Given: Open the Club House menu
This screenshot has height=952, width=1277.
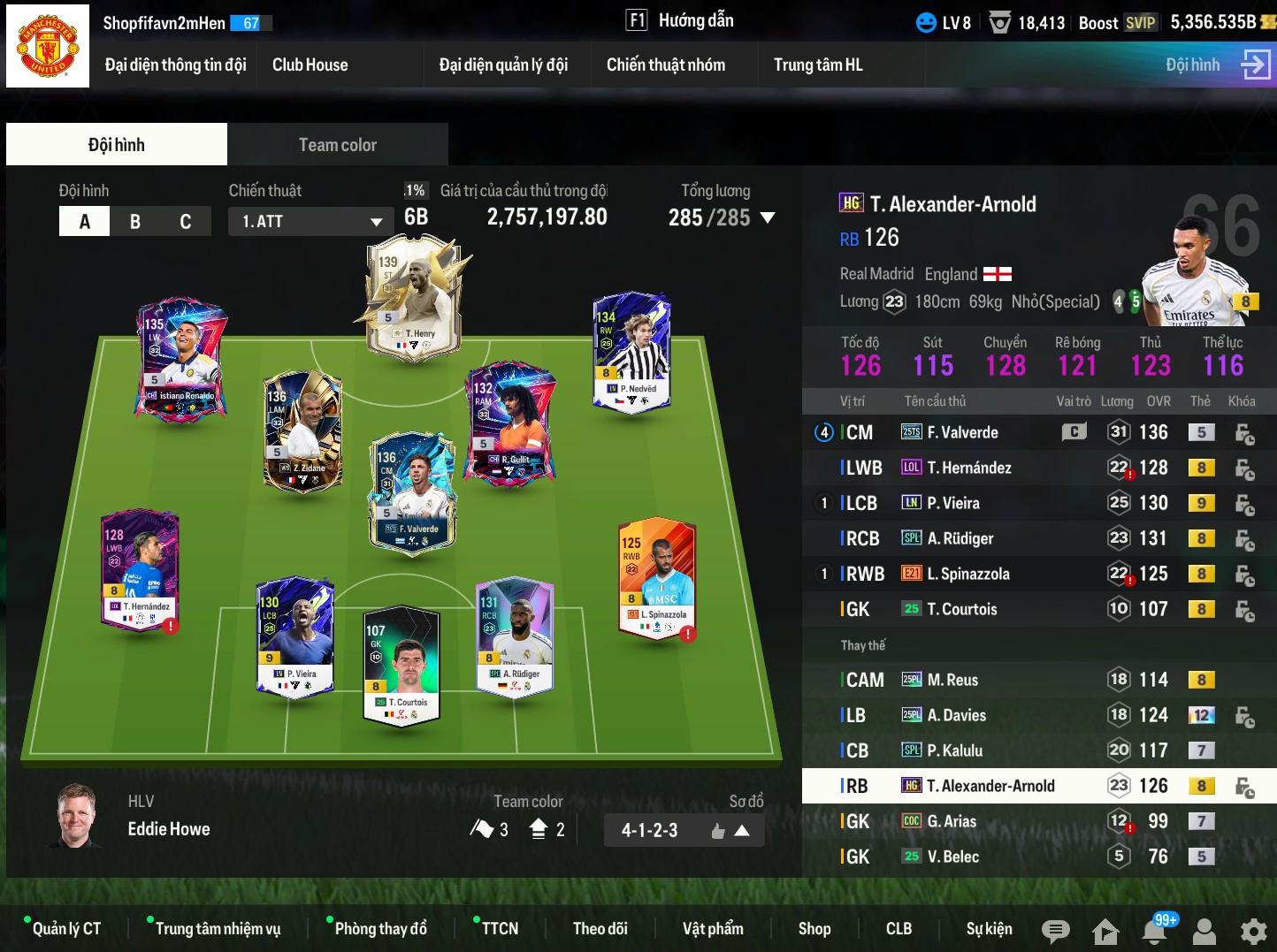Looking at the screenshot, I should click(x=310, y=65).
